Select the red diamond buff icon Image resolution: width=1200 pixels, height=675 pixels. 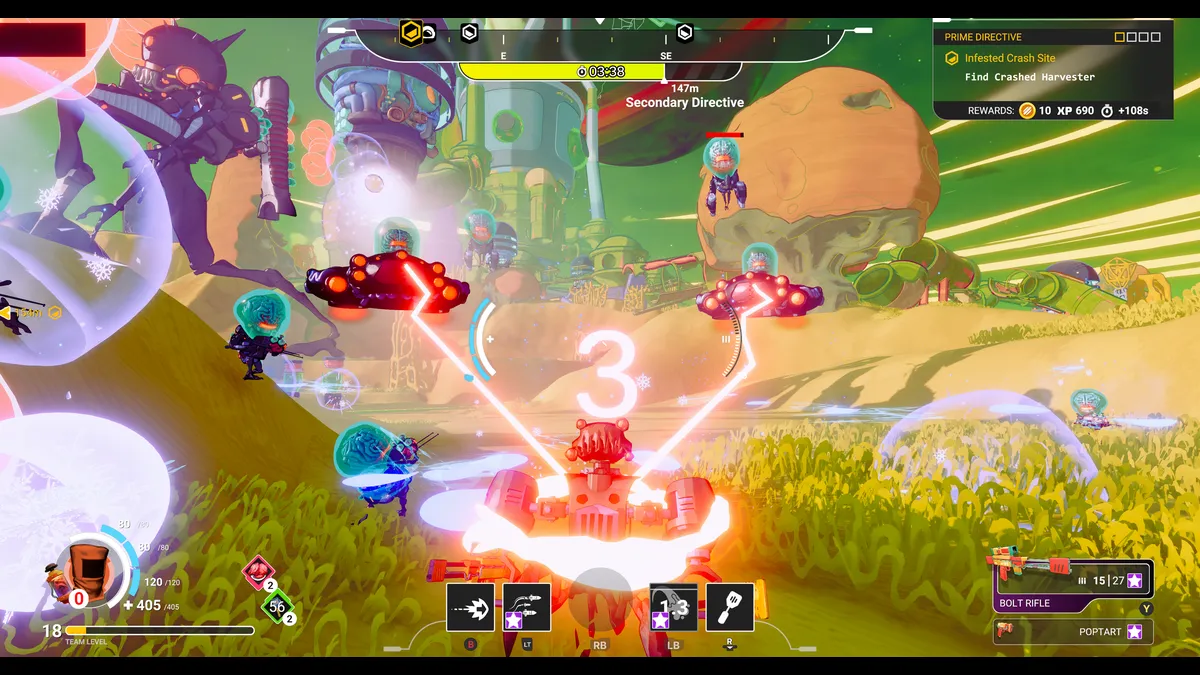pyautogui.click(x=259, y=571)
